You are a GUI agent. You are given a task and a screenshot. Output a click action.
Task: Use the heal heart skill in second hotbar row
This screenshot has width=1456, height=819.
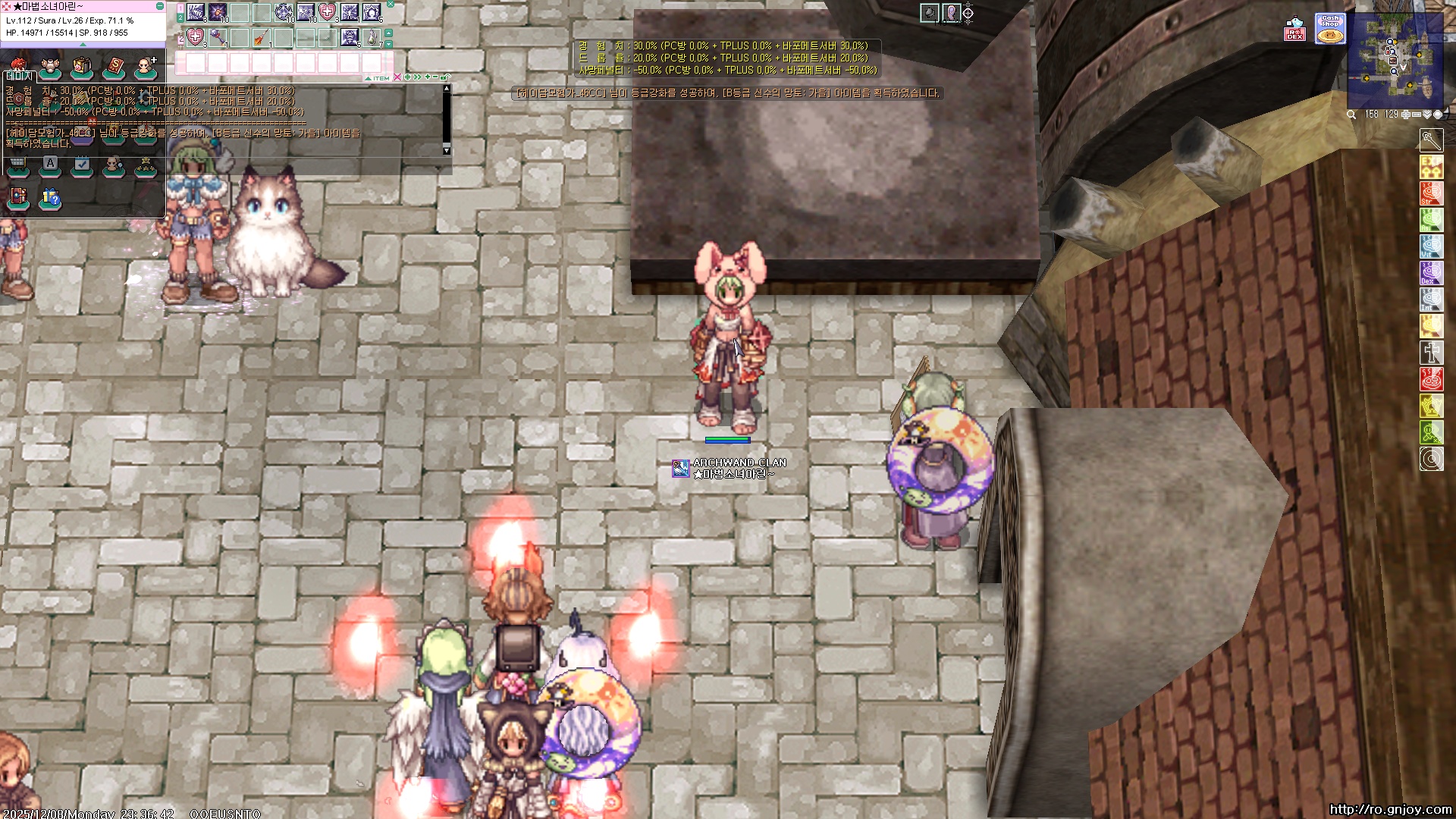196,36
